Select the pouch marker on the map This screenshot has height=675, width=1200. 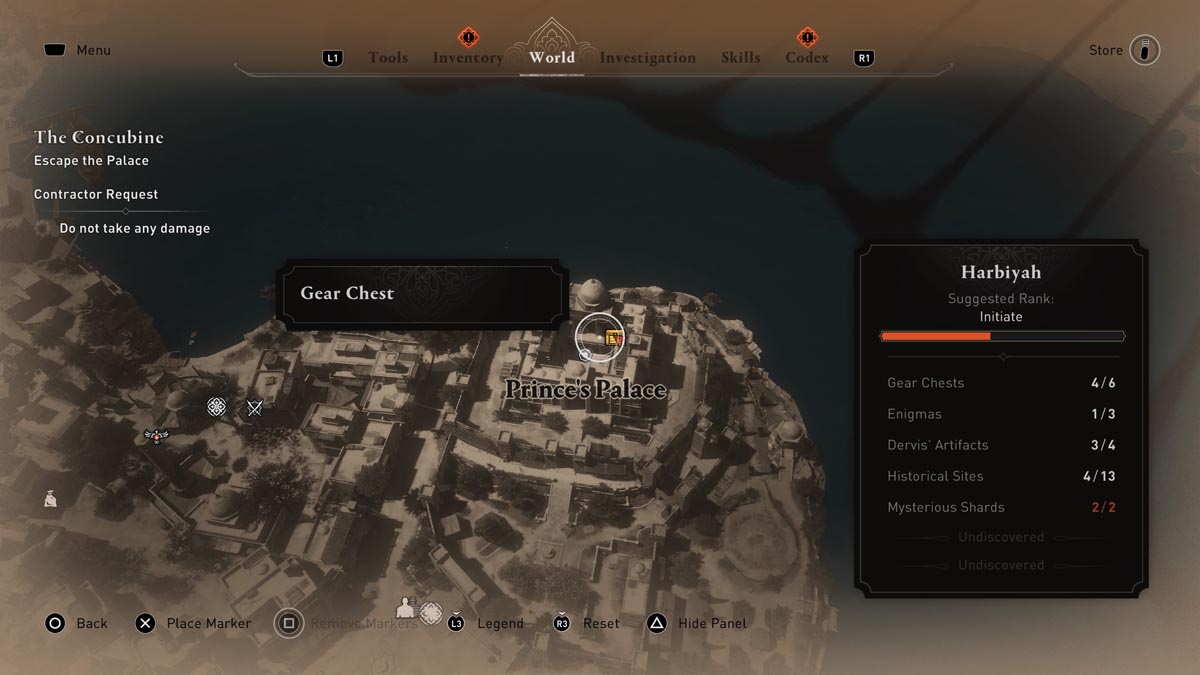click(x=50, y=498)
